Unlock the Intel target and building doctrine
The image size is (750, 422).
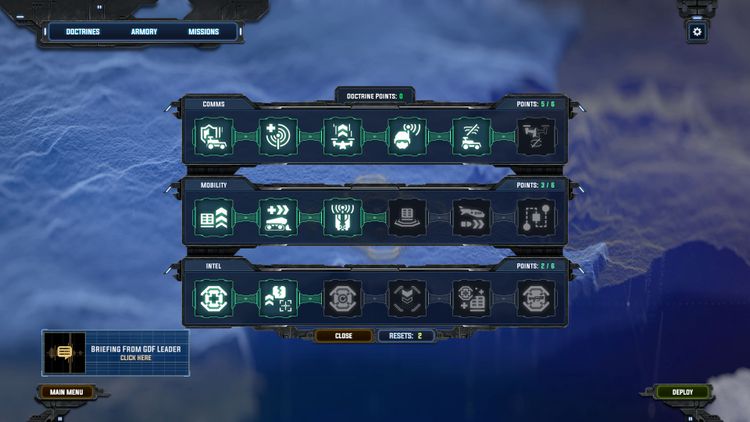coord(472,297)
